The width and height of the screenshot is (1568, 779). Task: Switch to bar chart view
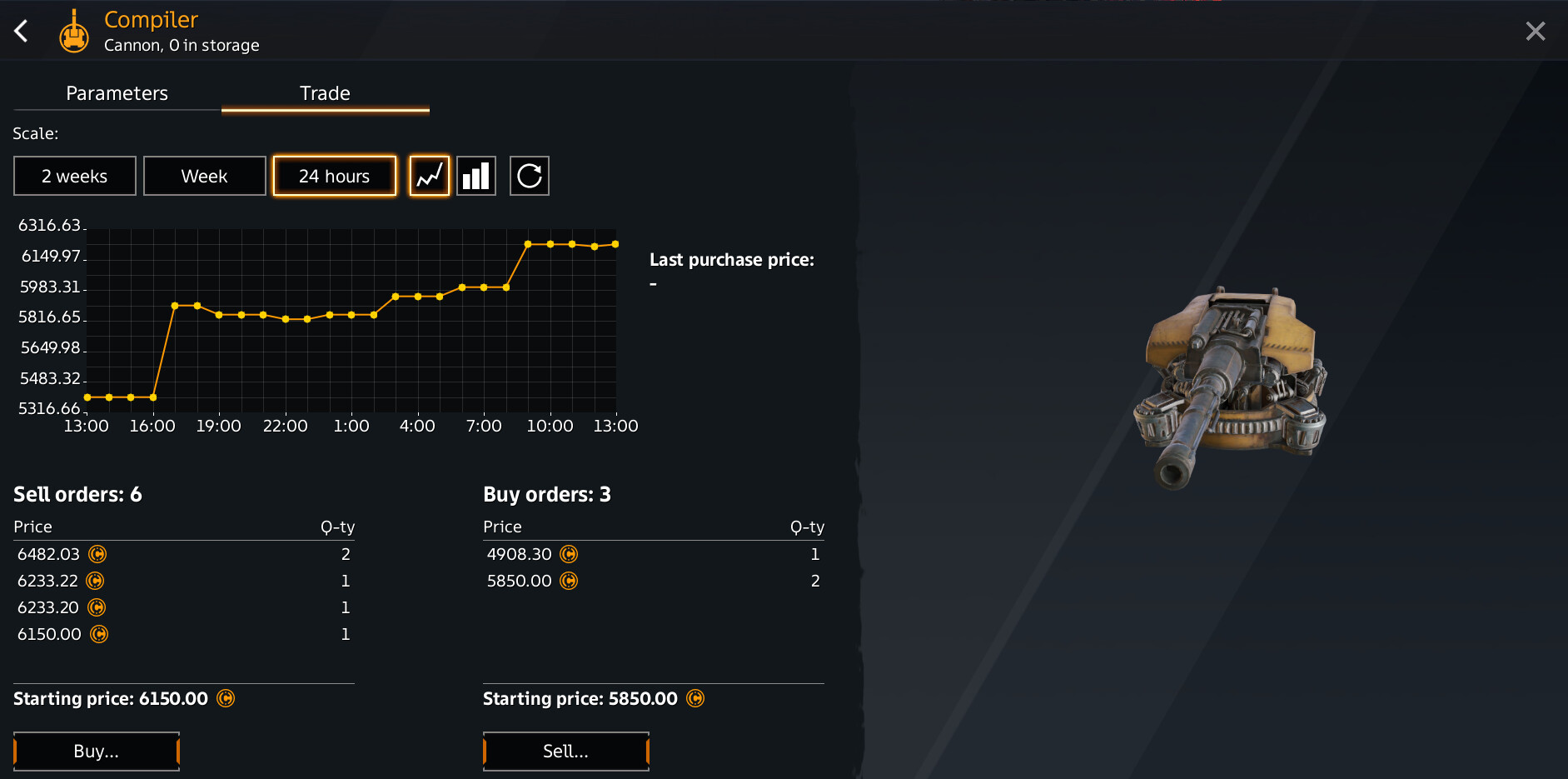click(476, 176)
